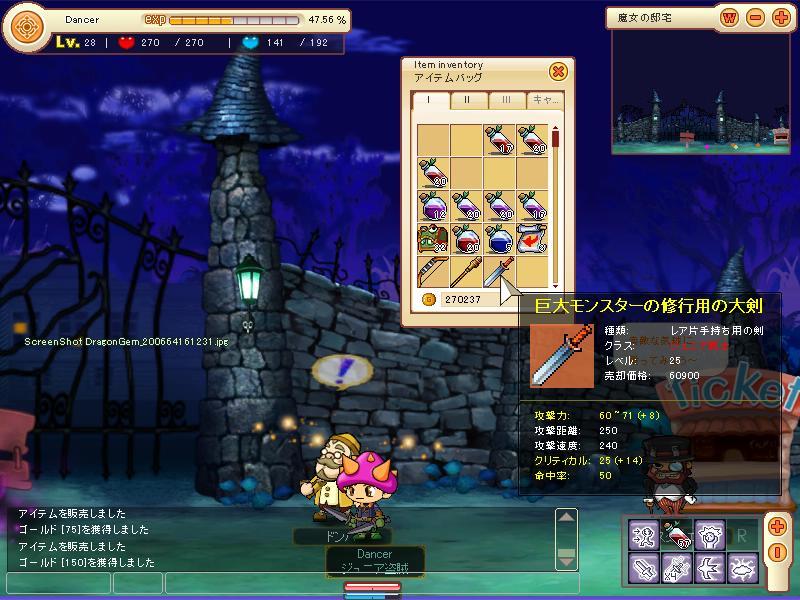Screen dimensions: 800x600
Task: Switch to inventory tab III
Action: (506, 100)
